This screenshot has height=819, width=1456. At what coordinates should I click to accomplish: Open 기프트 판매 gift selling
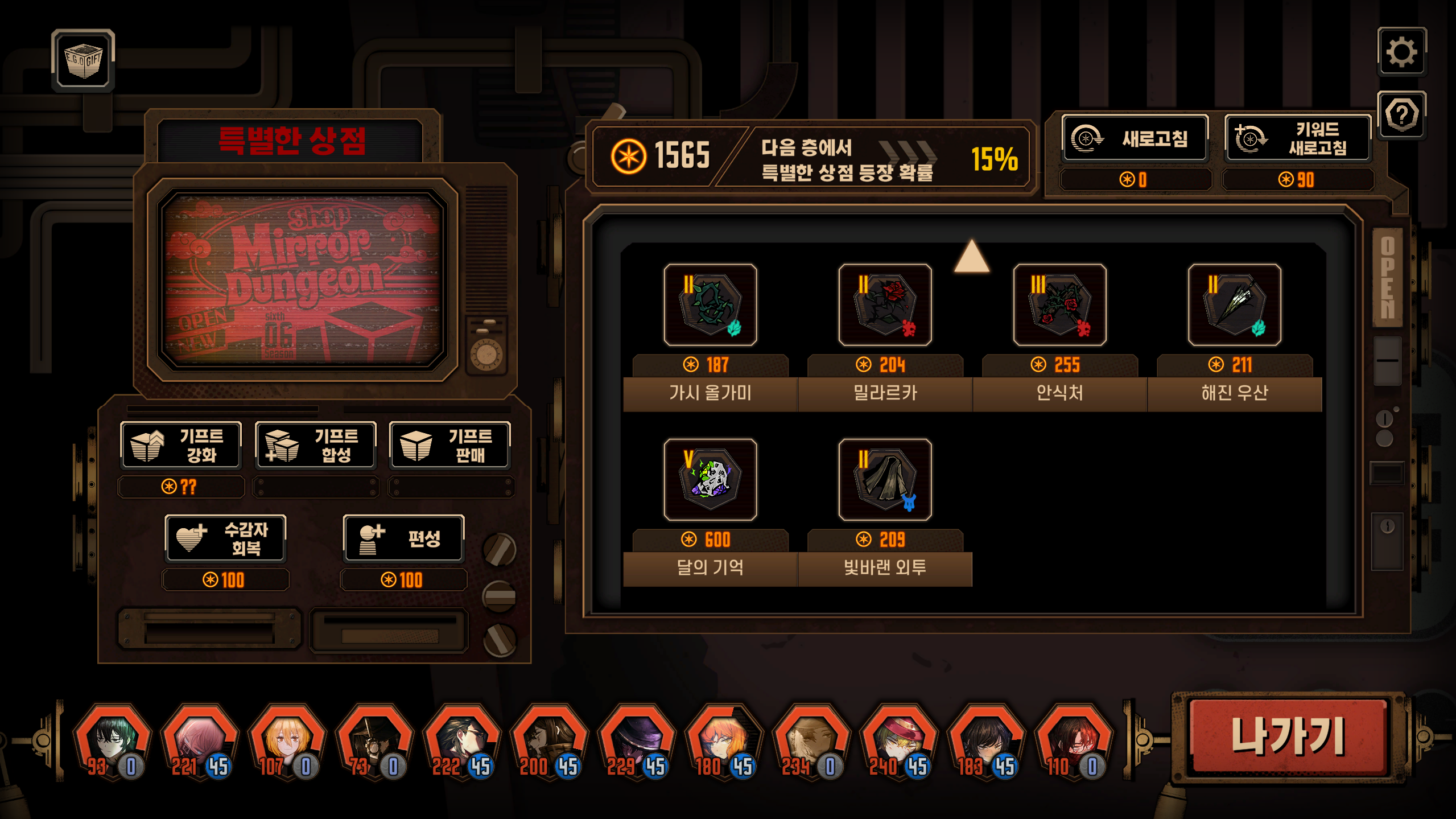pyautogui.click(x=449, y=445)
